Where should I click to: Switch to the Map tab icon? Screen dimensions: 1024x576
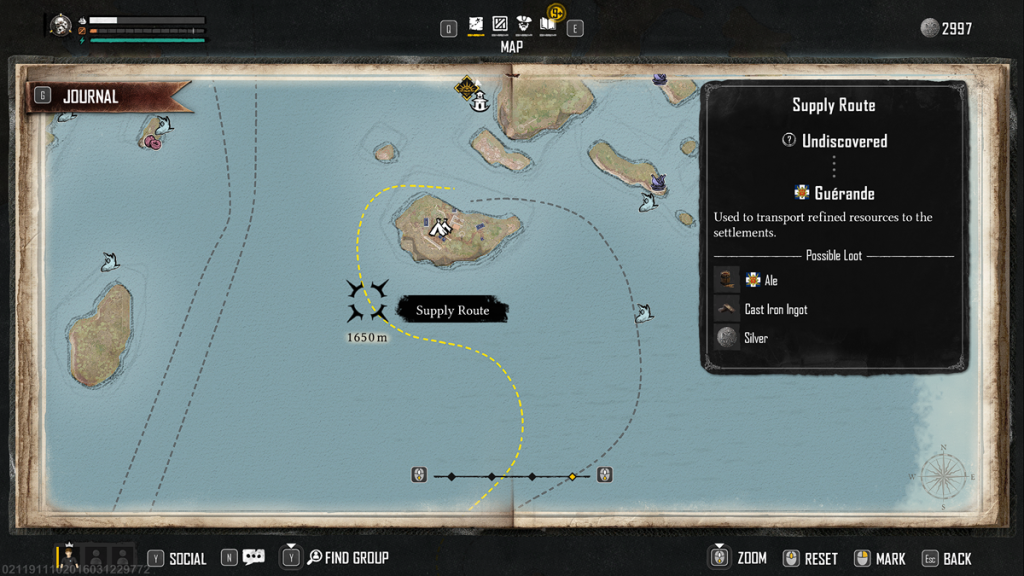click(476, 24)
